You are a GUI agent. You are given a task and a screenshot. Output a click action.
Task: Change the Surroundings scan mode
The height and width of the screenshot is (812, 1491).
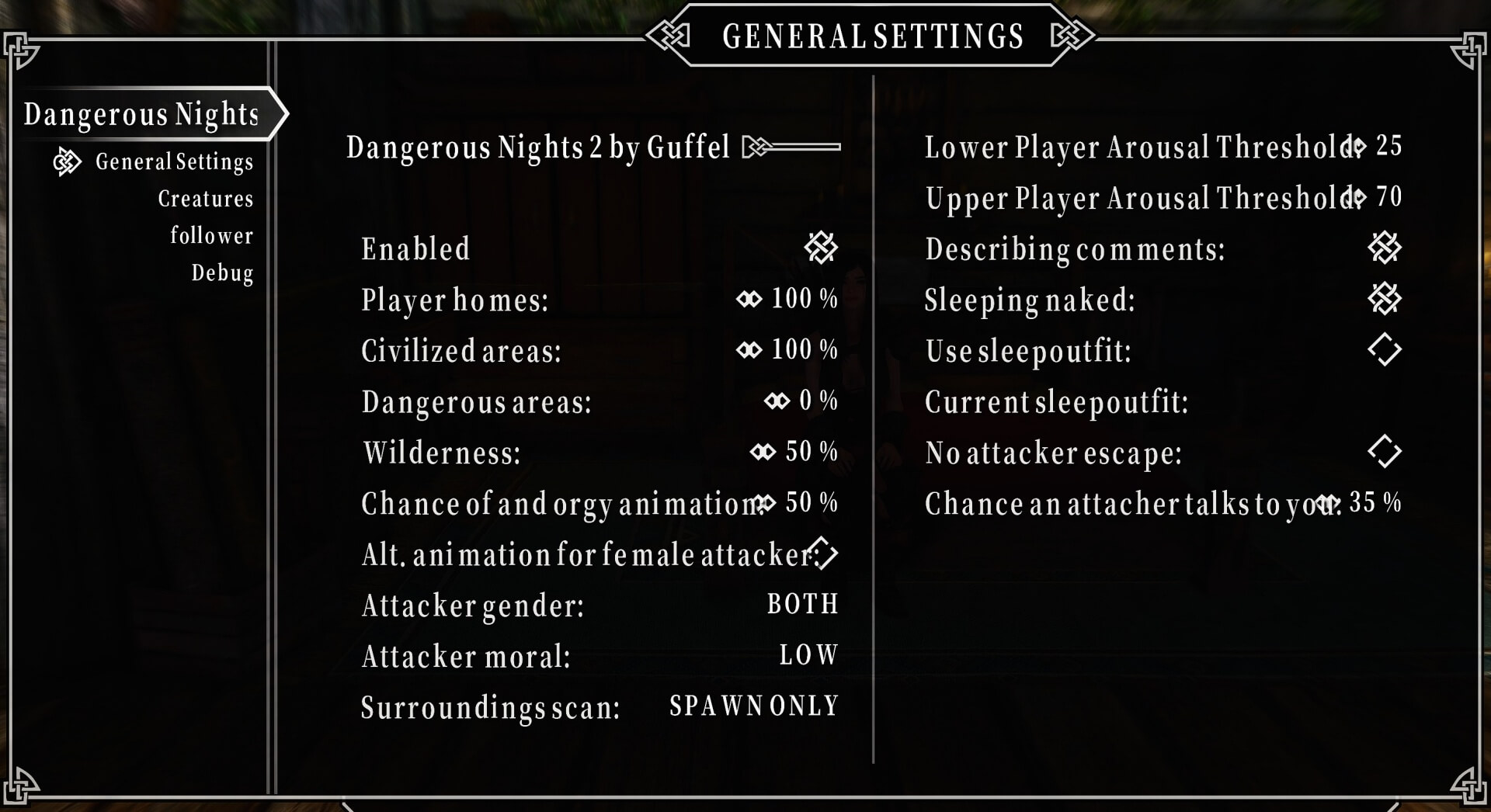point(753,706)
